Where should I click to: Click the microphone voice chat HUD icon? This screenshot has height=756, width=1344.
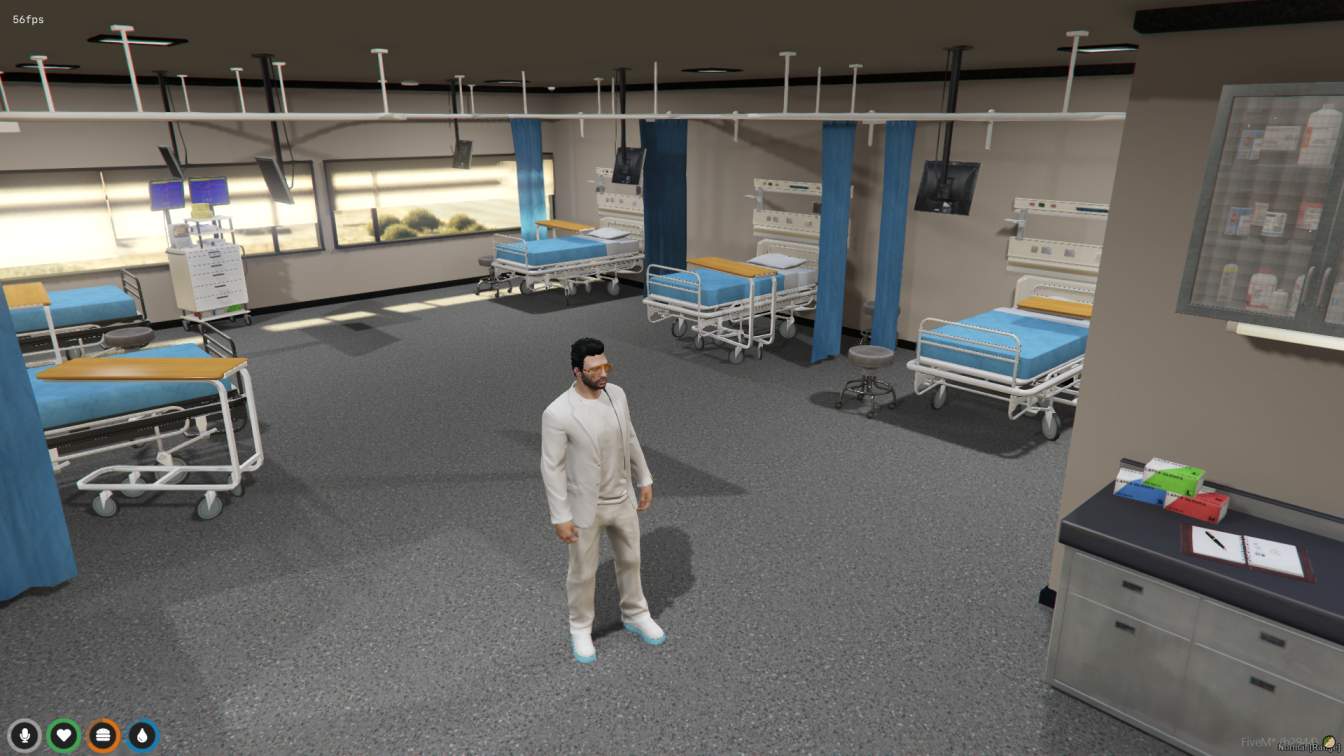click(24, 735)
